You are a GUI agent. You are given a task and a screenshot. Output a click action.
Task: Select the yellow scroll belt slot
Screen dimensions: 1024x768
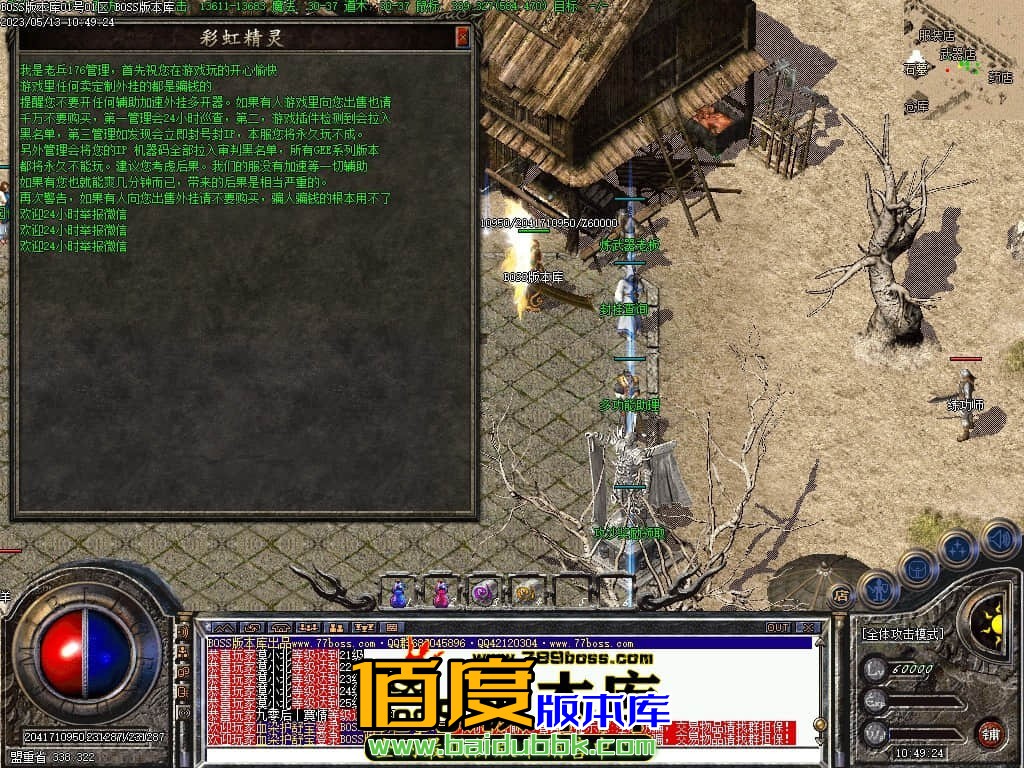point(525,593)
